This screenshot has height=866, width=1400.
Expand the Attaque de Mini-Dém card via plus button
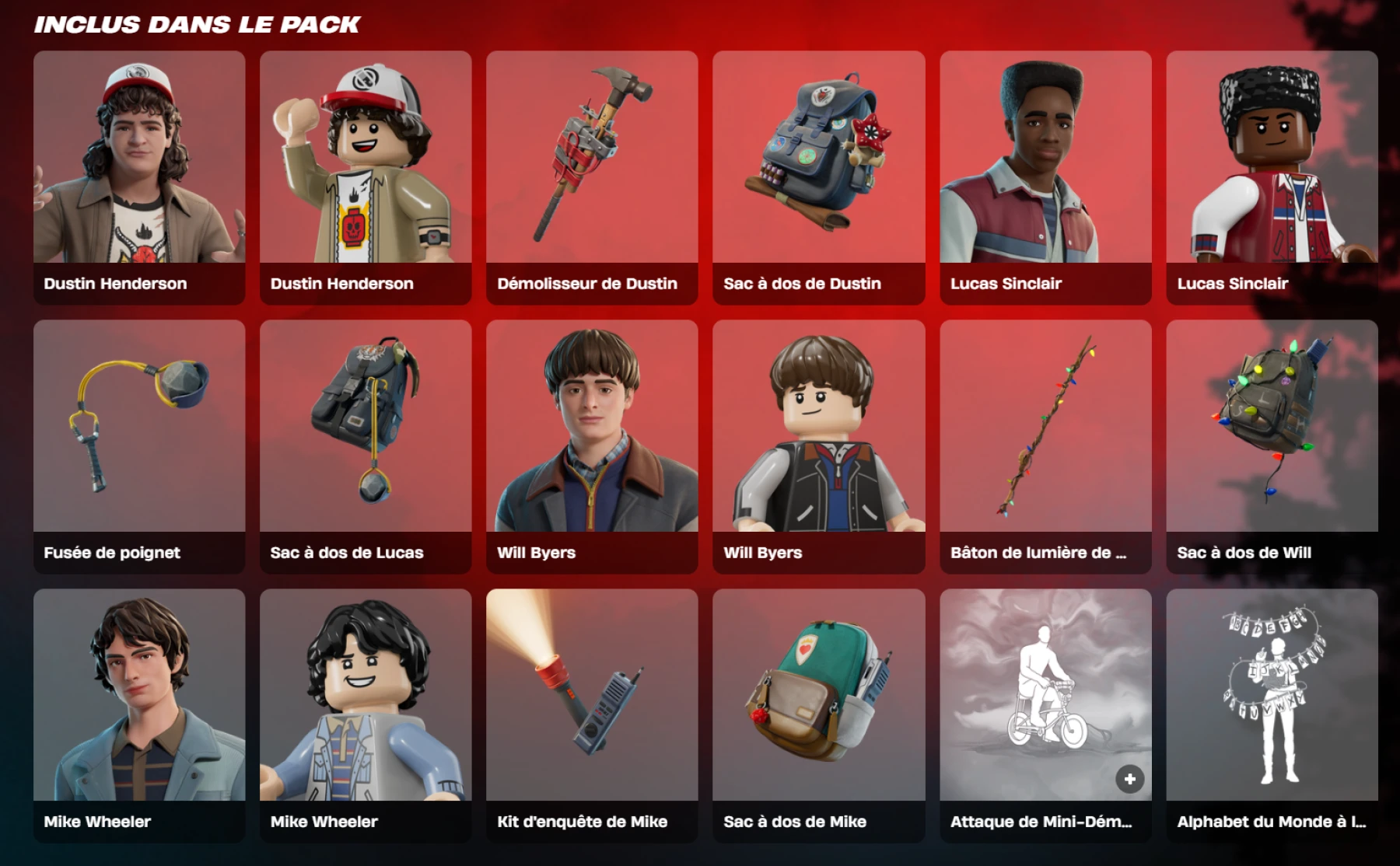click(1129, 777)
